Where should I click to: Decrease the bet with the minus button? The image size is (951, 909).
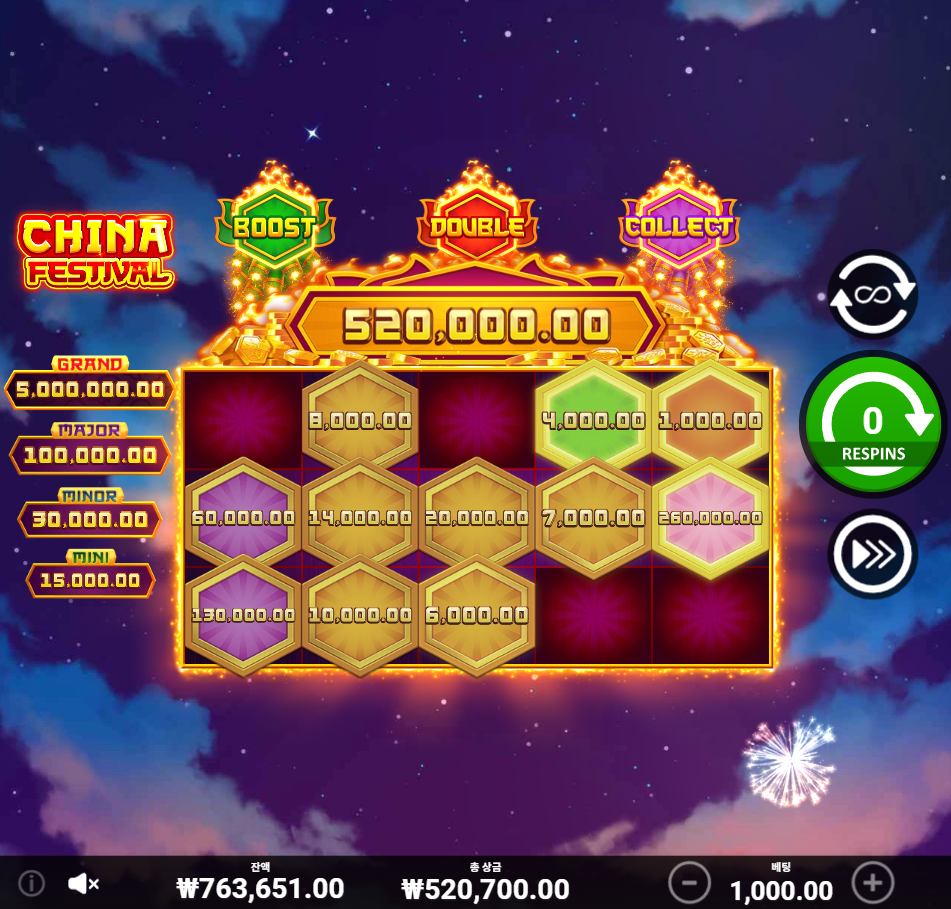(x=689, y=883)
